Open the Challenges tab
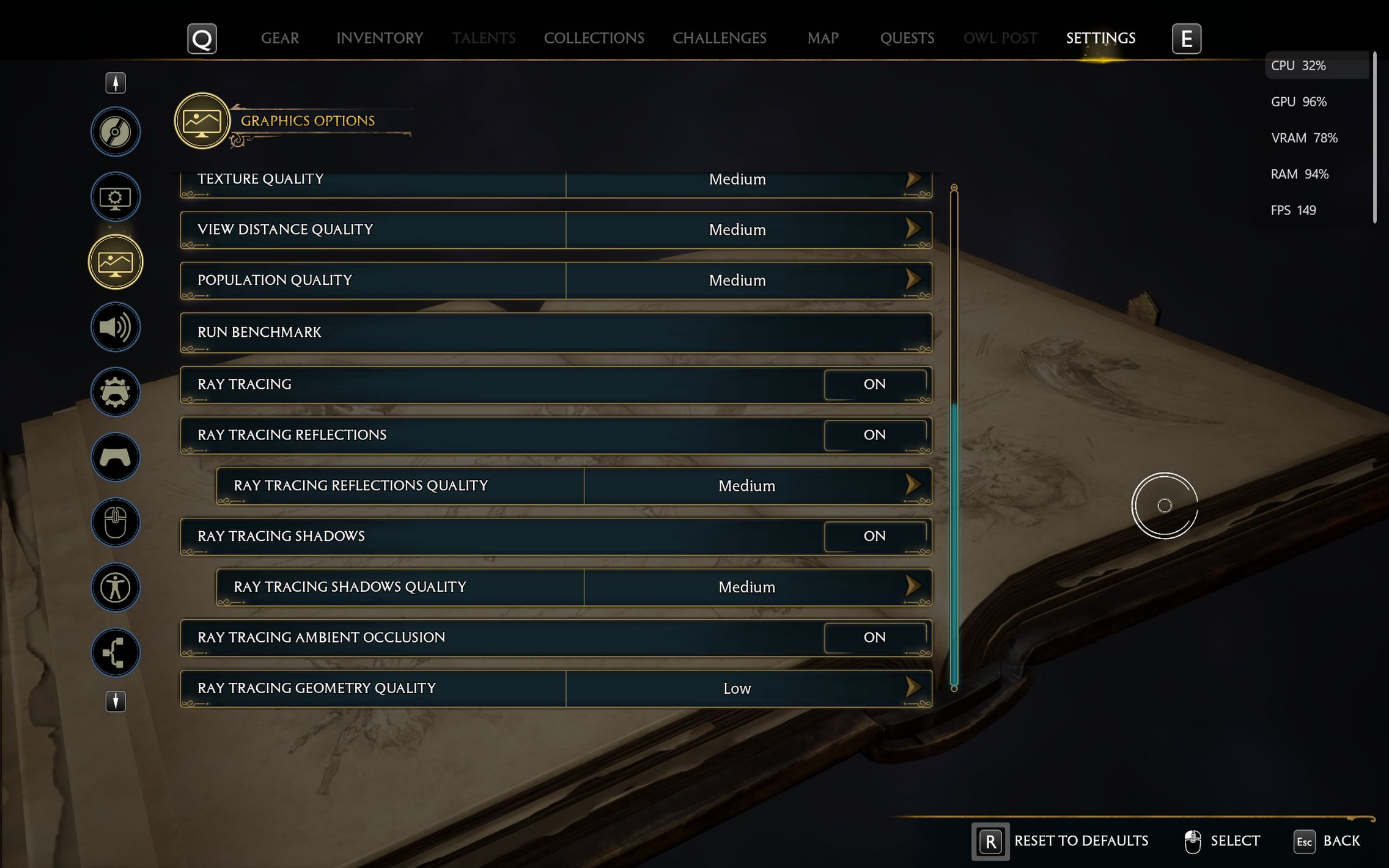The height and width of the screenshot is (868, 1389). tap(719, 38)
